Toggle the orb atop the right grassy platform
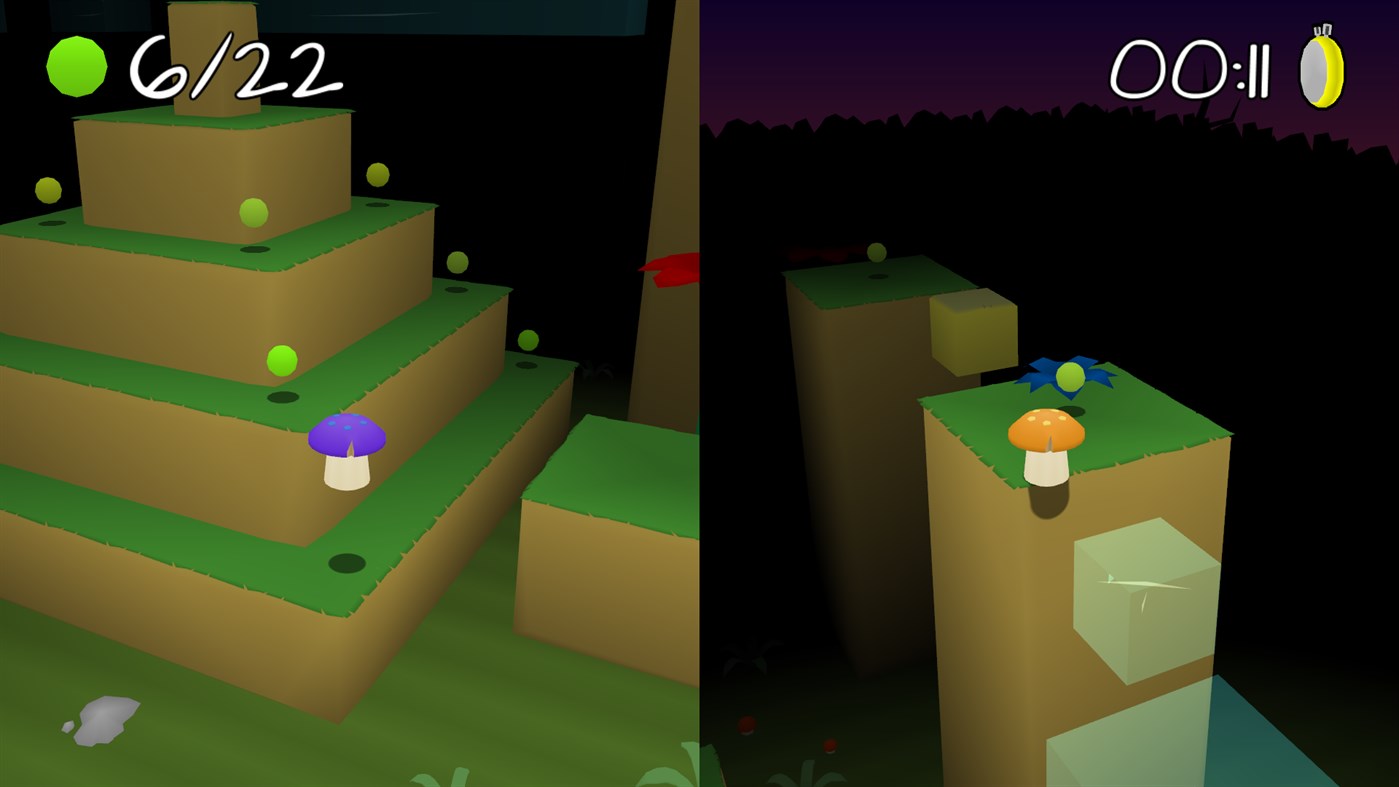This screenshot has width=1399, height=787. (x=877, y=254)
